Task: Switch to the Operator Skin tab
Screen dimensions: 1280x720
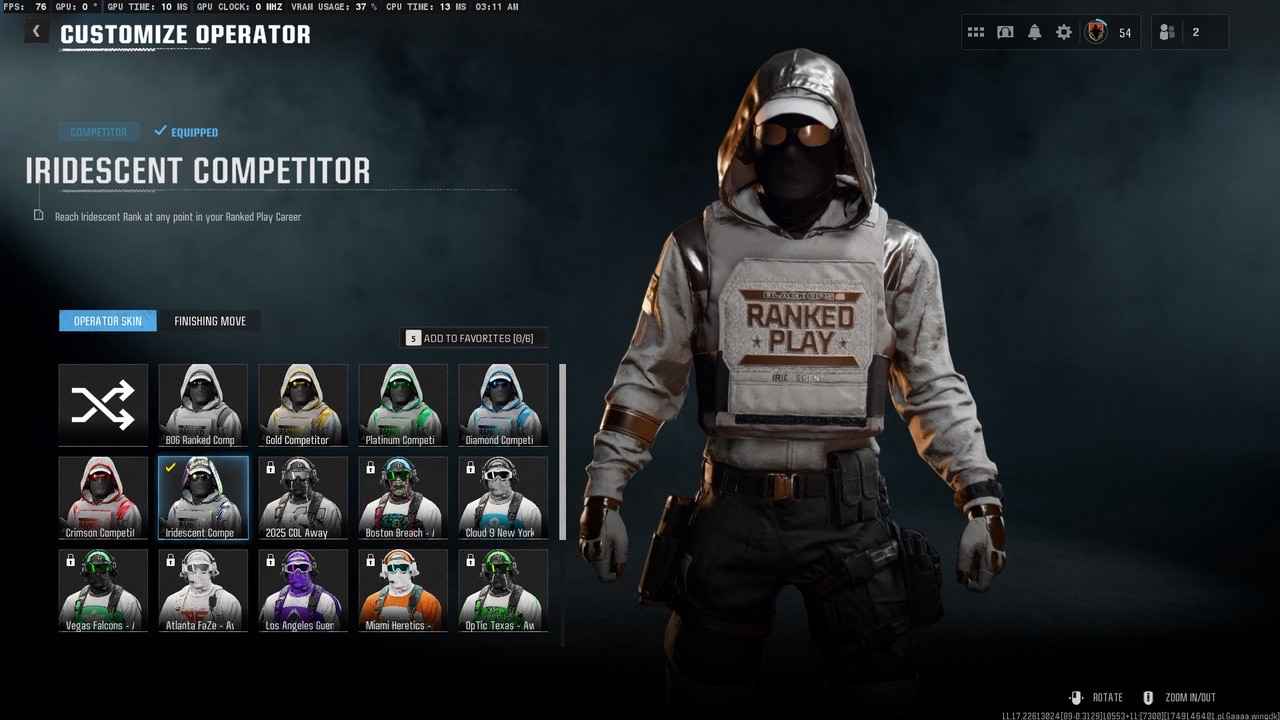Action: click(x=107, y=320)
